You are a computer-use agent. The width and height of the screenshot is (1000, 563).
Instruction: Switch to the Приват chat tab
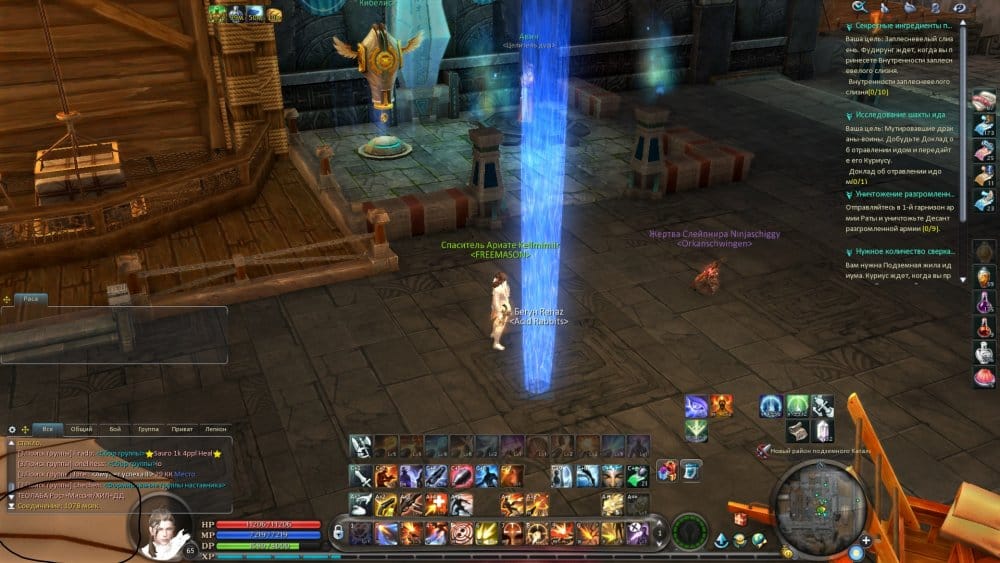(181, 429)
